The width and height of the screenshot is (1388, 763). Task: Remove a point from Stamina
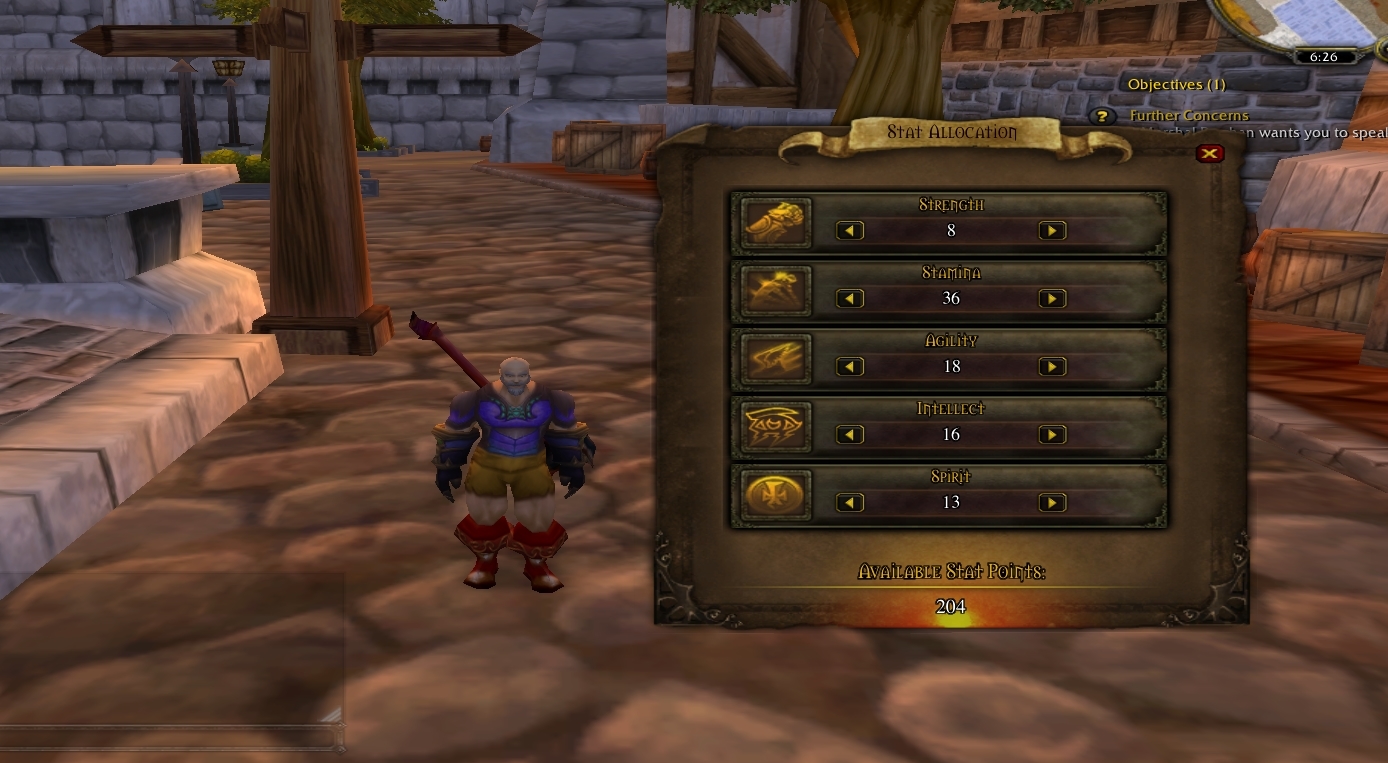click(x=850, y=299)
